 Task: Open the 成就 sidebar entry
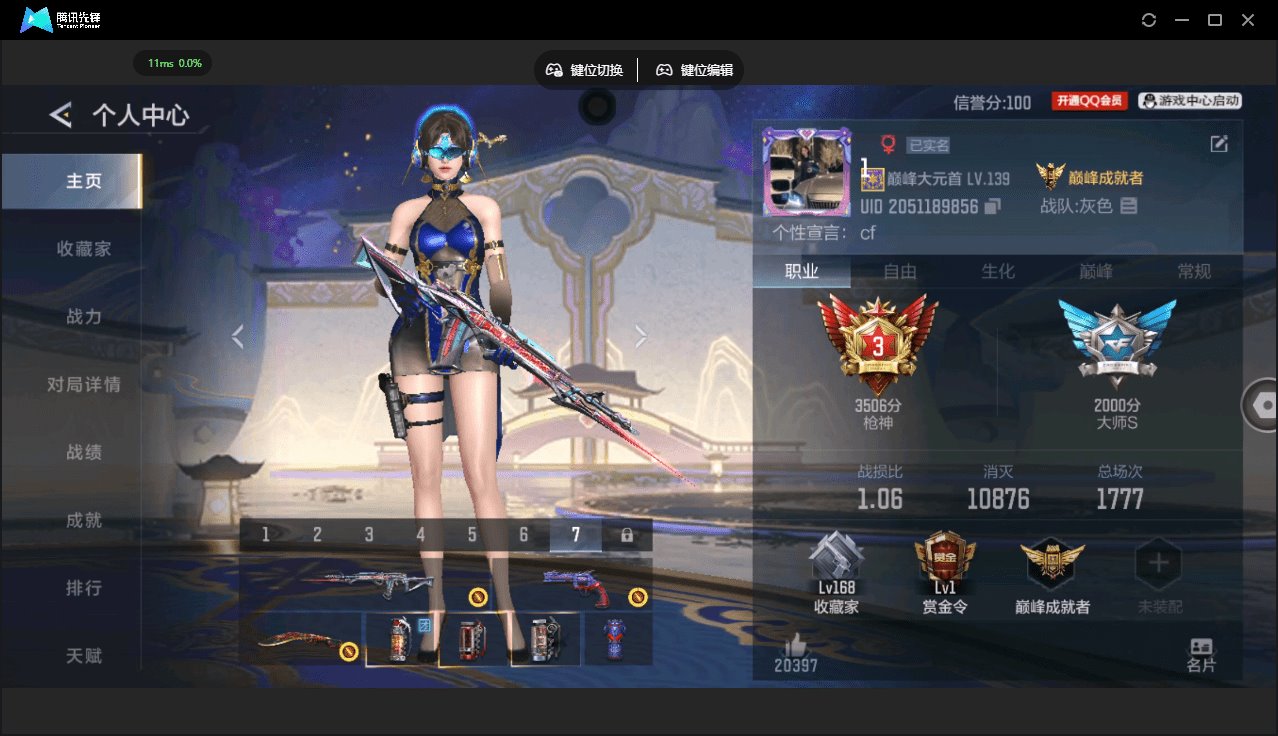tap(84, 520)
